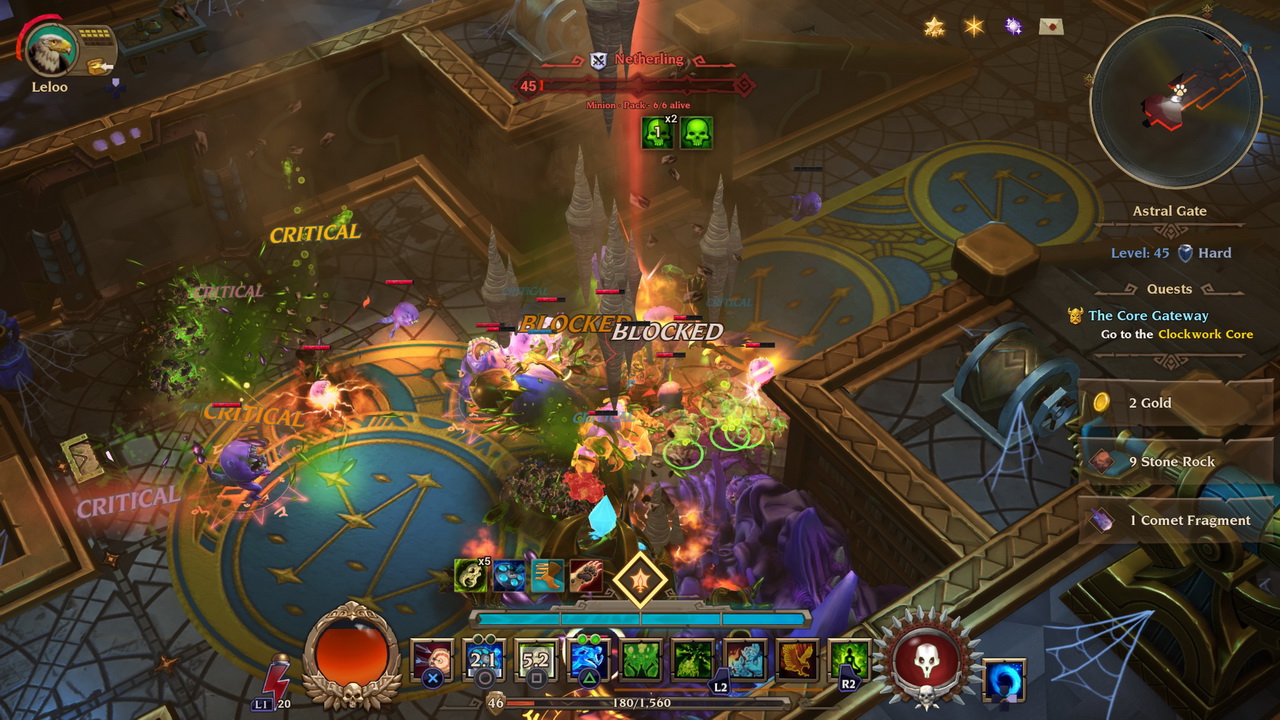Click the purple sparkling orb icon
1280x720 pixels.
(x=1013, y=27)
